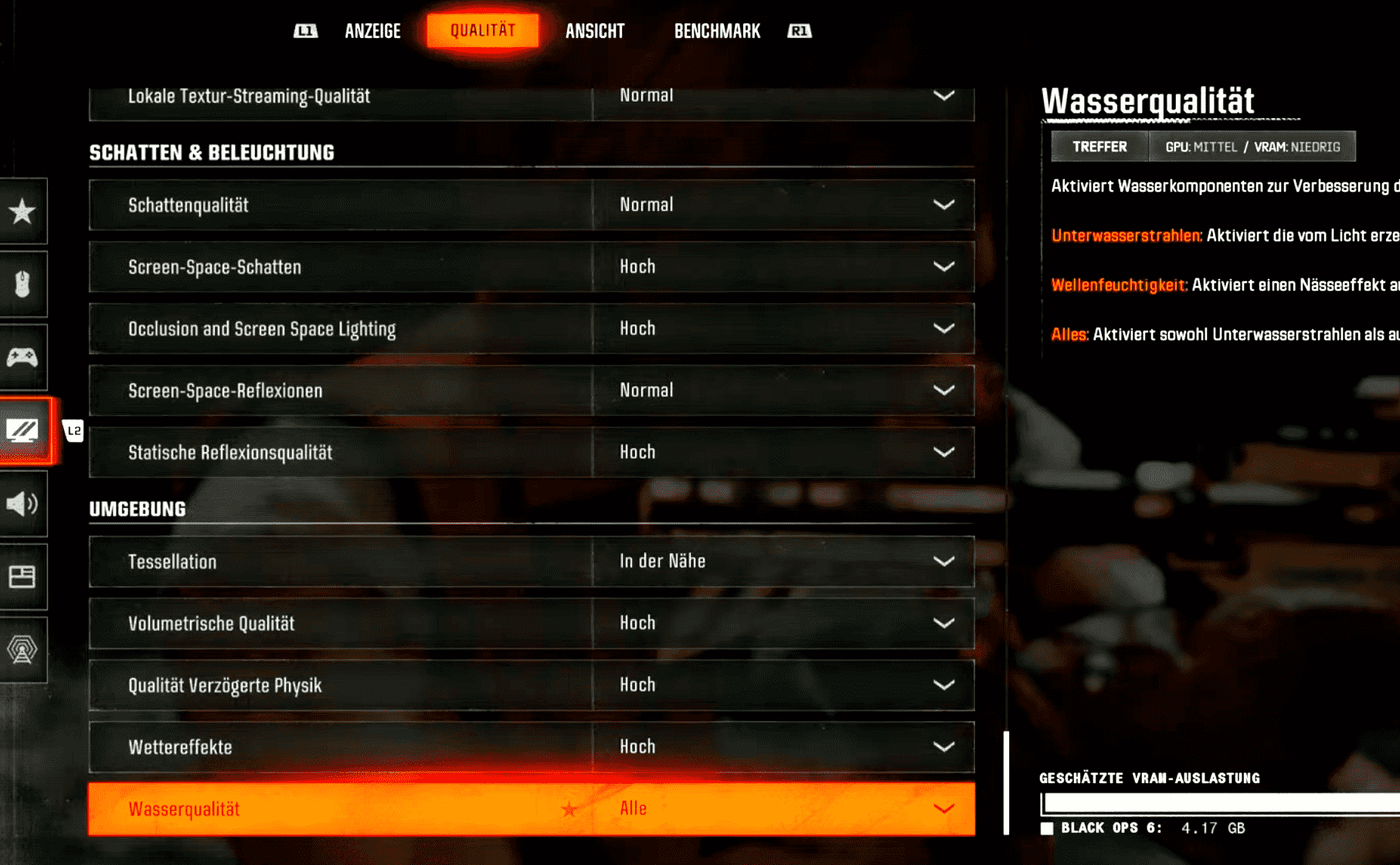This screenshot has height=865, width=1400.
Task: Switch to the audio speaker settings
Action: (22, 504)
